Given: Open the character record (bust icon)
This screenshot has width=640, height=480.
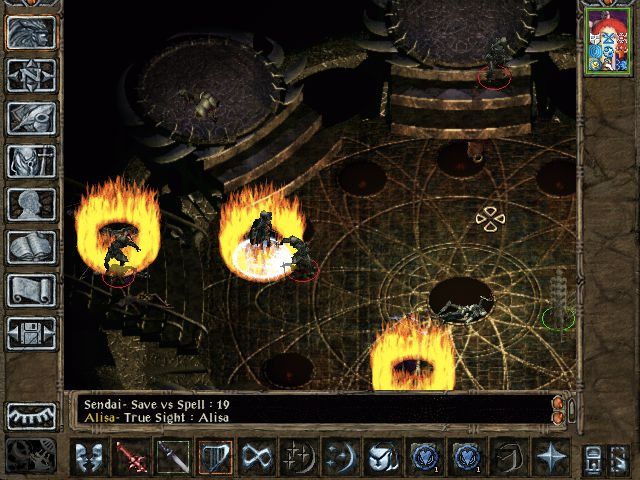Looking at the screenshot, I should click(x=31, y=204).
